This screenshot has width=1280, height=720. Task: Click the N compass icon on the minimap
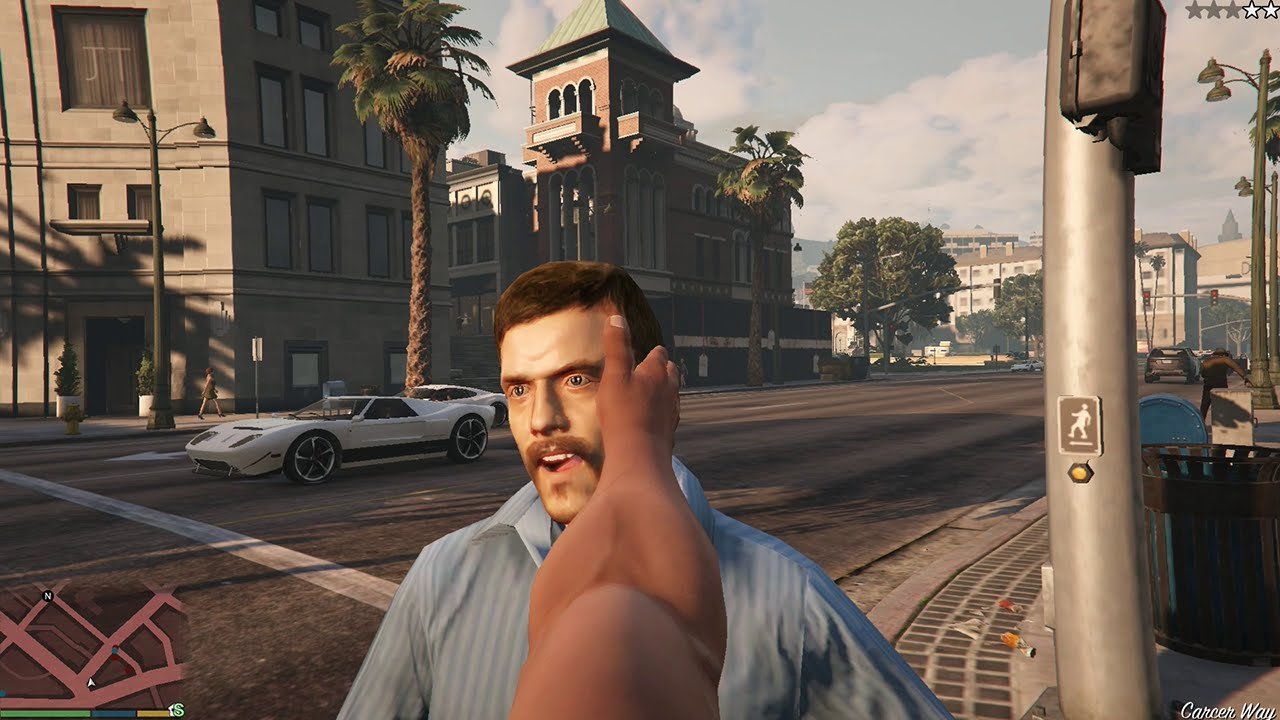(x=48, y=596)
